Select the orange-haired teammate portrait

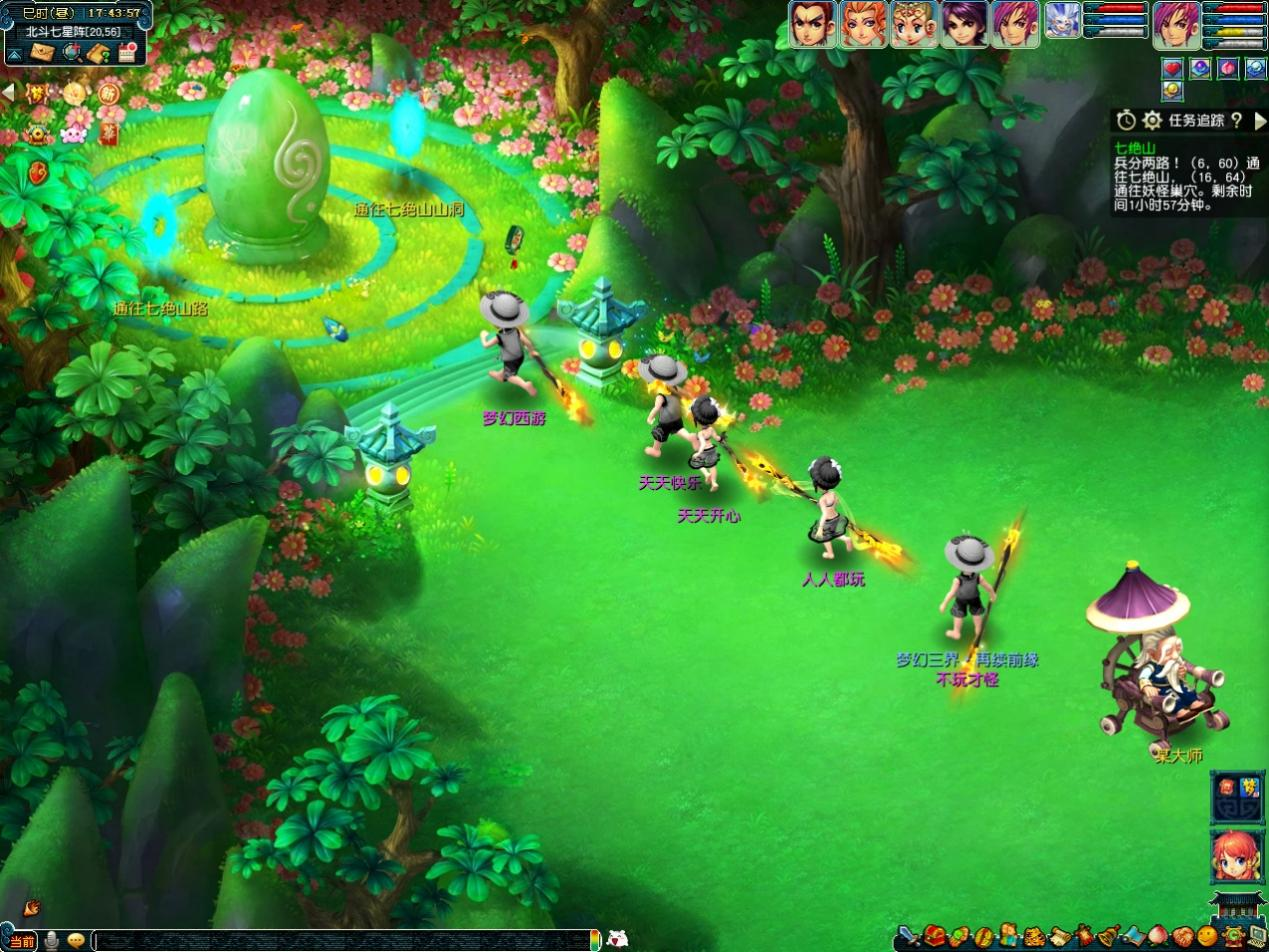tap(863, 23)
